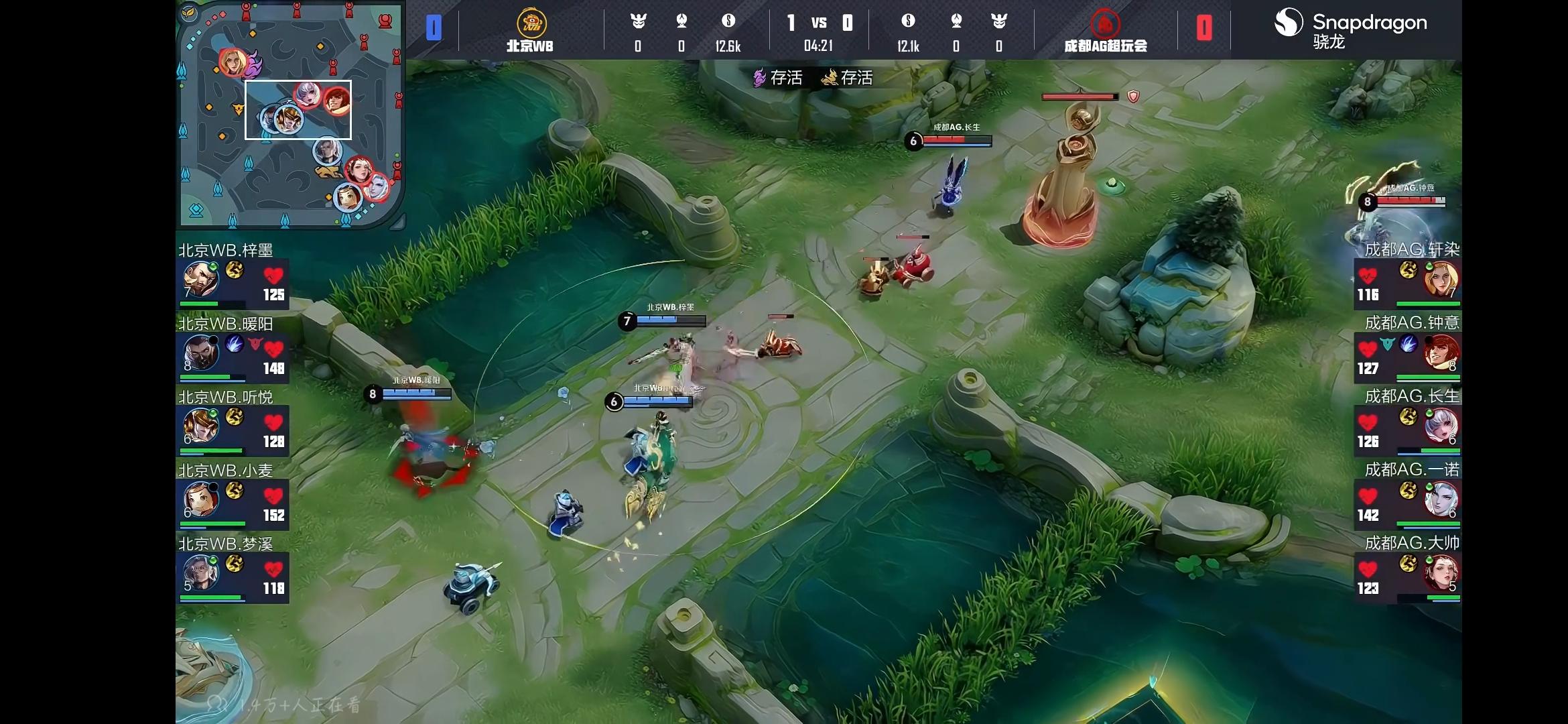The height and width of the screenshot is (724, 1568).
Task: Open the Snapdragon sponsor logo
Action: (x=1350, y=28)
